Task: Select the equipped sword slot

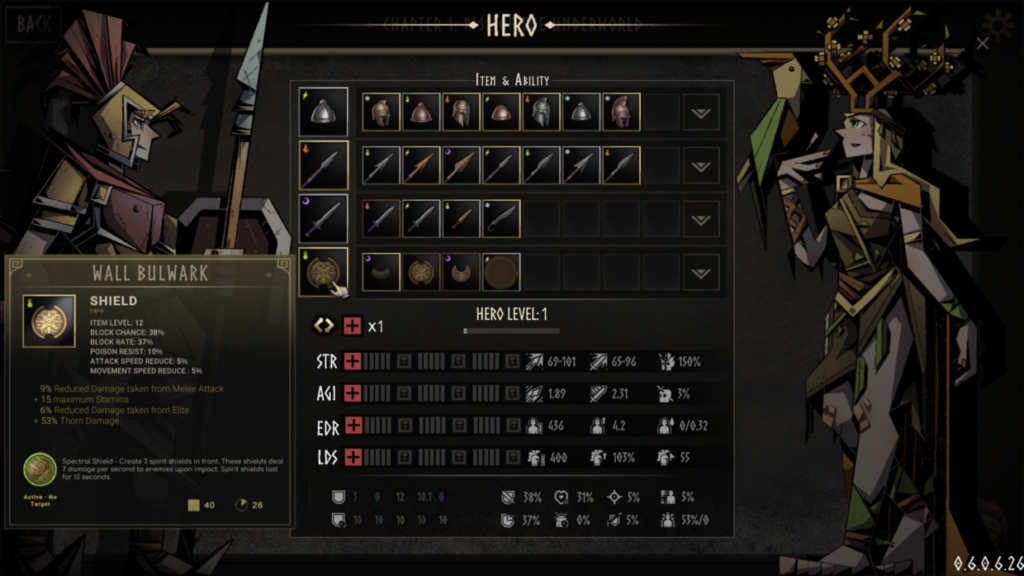Action: (324, 218)
